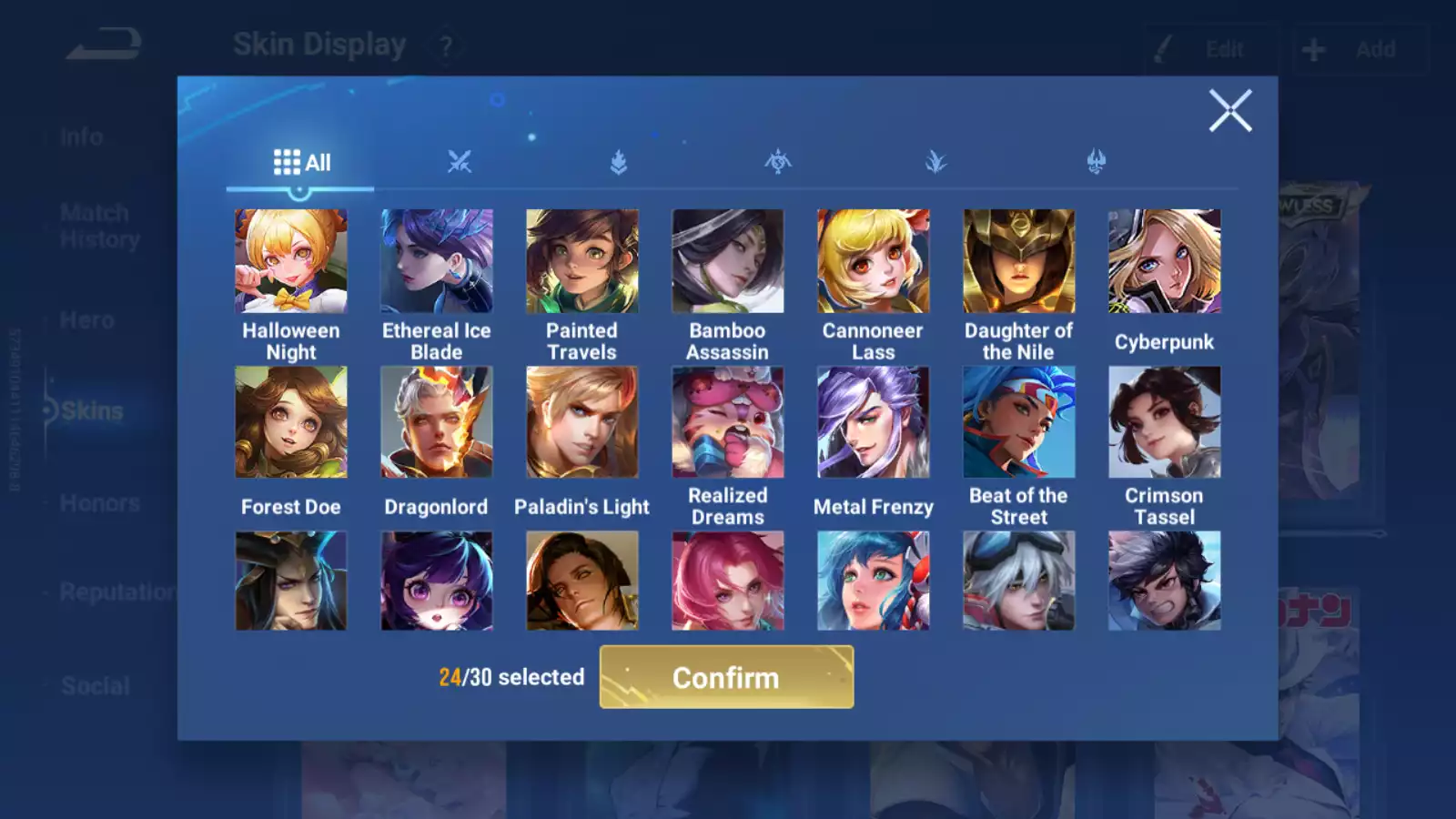Pick the Realized Dreams skin
The height and width of the screenshot is (819, 1456).
tap(727, 422)
